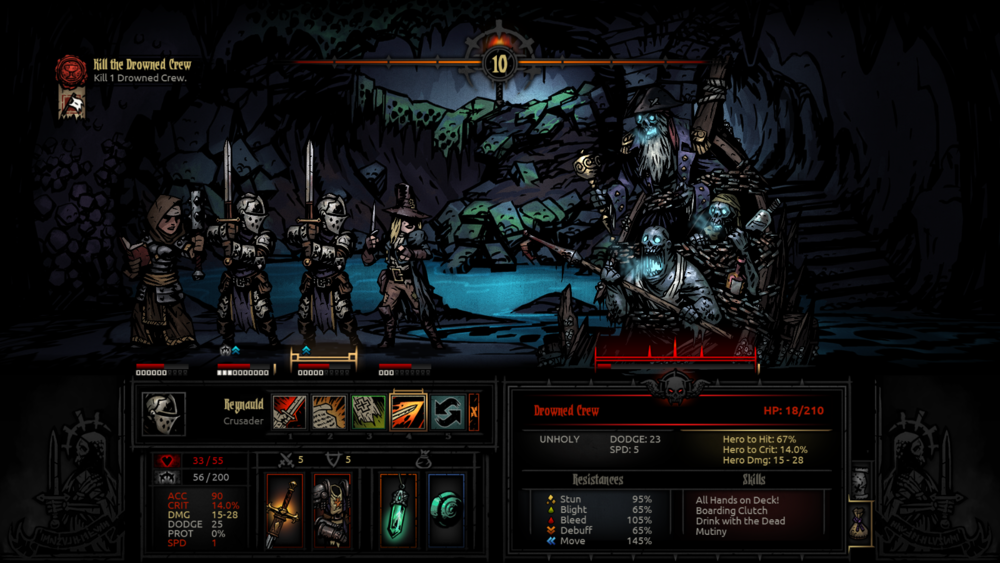This screenshot has width=1000, height=563.
Task: Activate the flaming lance charge skill
Action: (409, 412)
